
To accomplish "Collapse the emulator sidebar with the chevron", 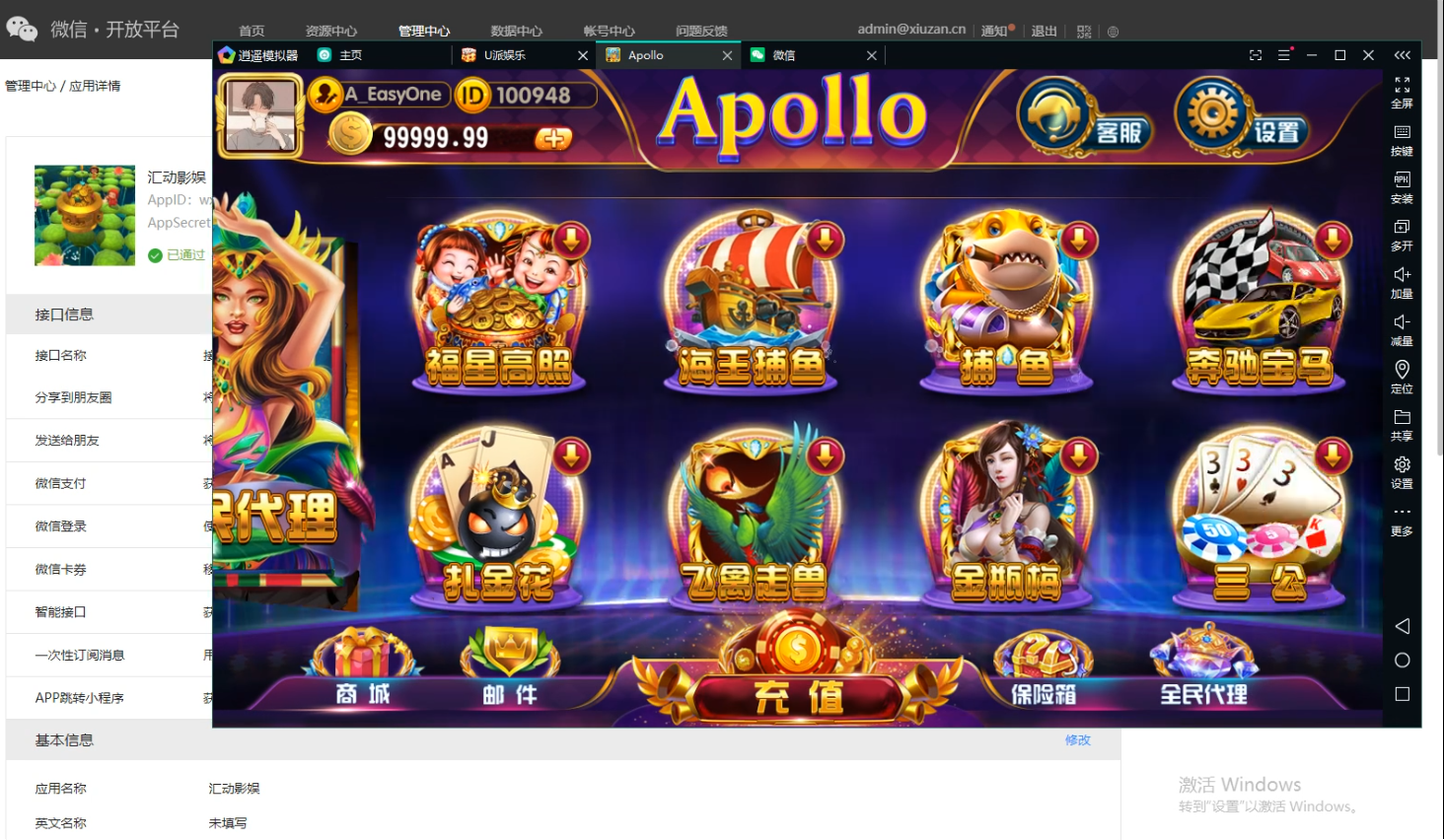I will (1402, 56).
